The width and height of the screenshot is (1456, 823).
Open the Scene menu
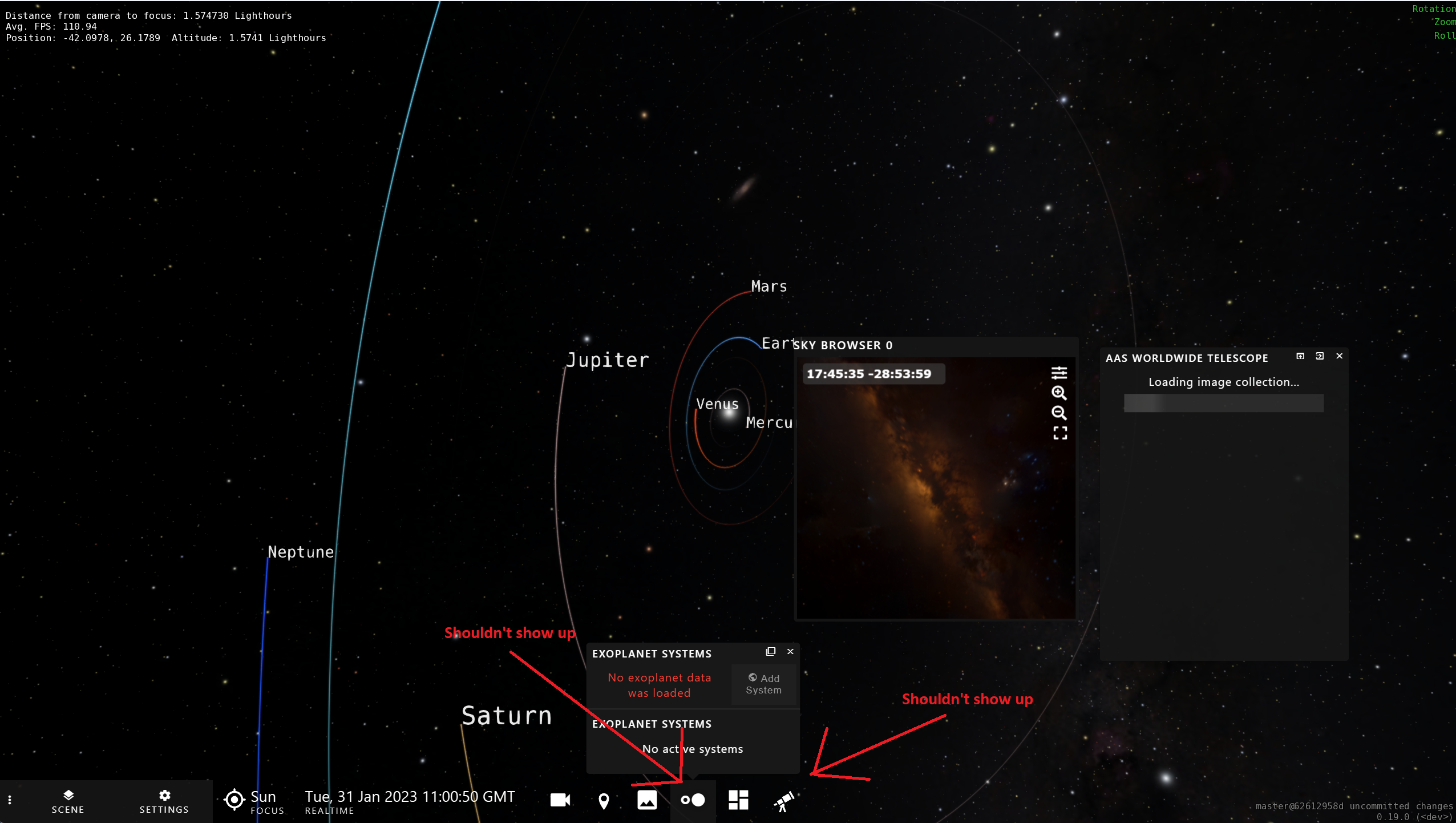pyautogui.click(x=68, y=800)
